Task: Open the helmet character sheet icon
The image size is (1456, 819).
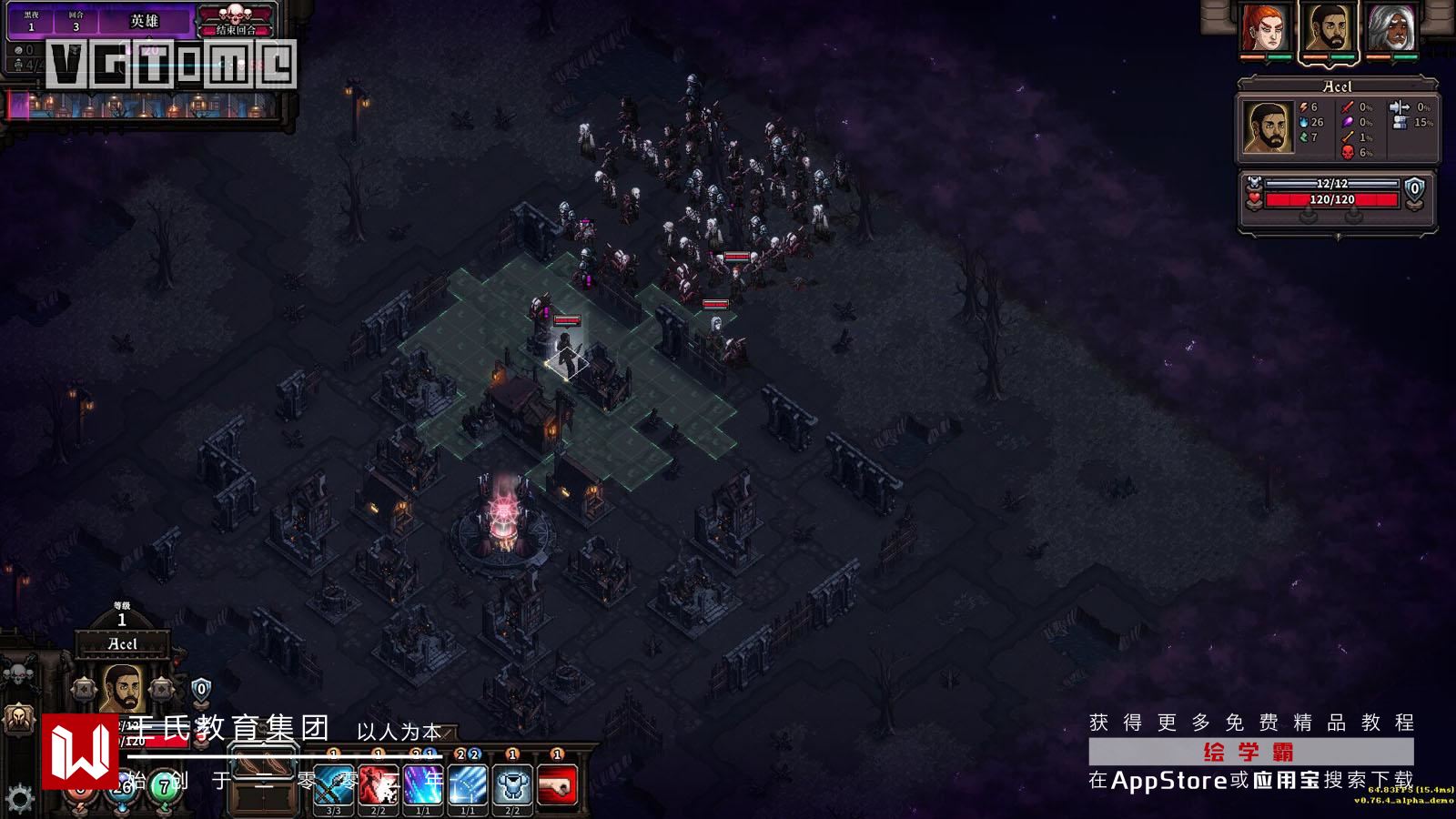Action: point(17,721)
